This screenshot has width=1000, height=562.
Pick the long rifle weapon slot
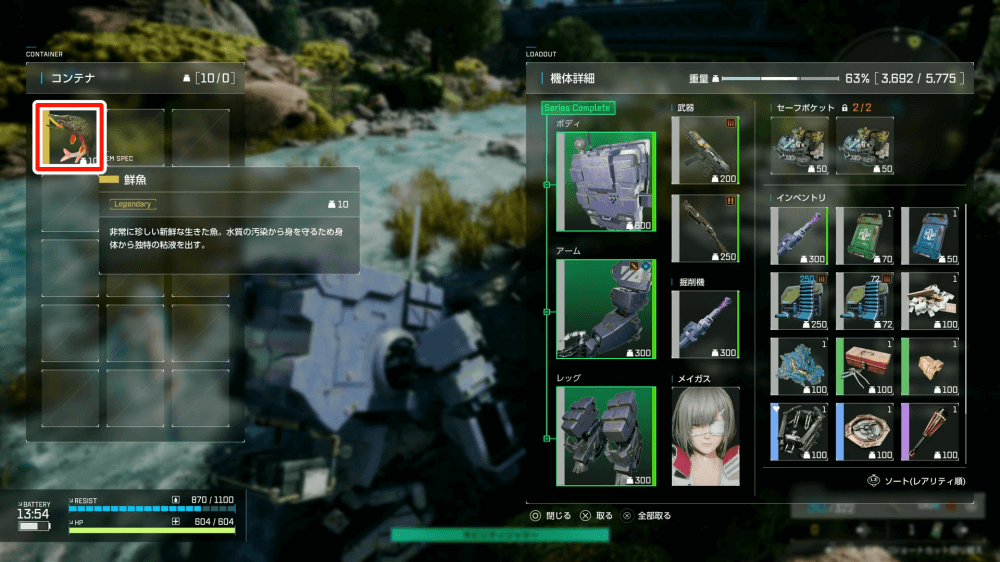click(x=705, y=229)
